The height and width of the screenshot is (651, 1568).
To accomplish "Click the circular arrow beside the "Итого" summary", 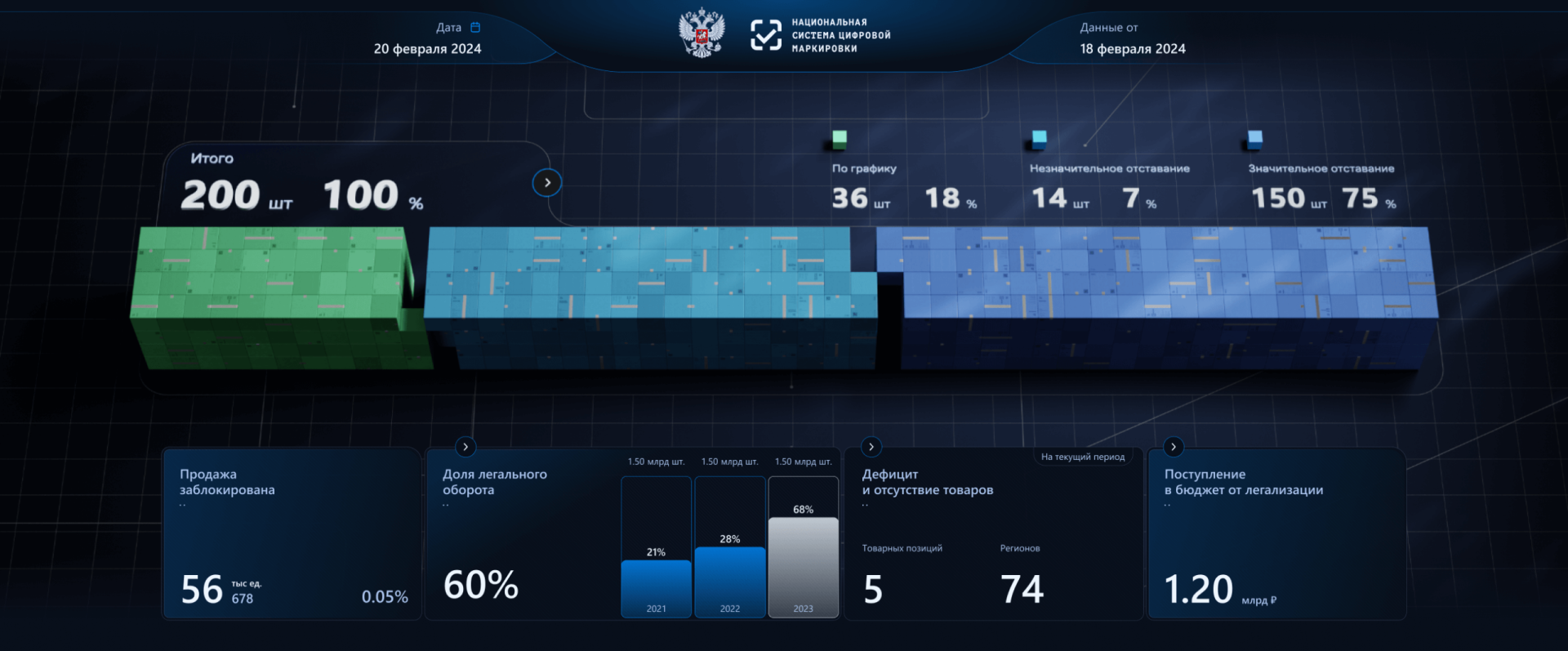I will click(547, 183).
